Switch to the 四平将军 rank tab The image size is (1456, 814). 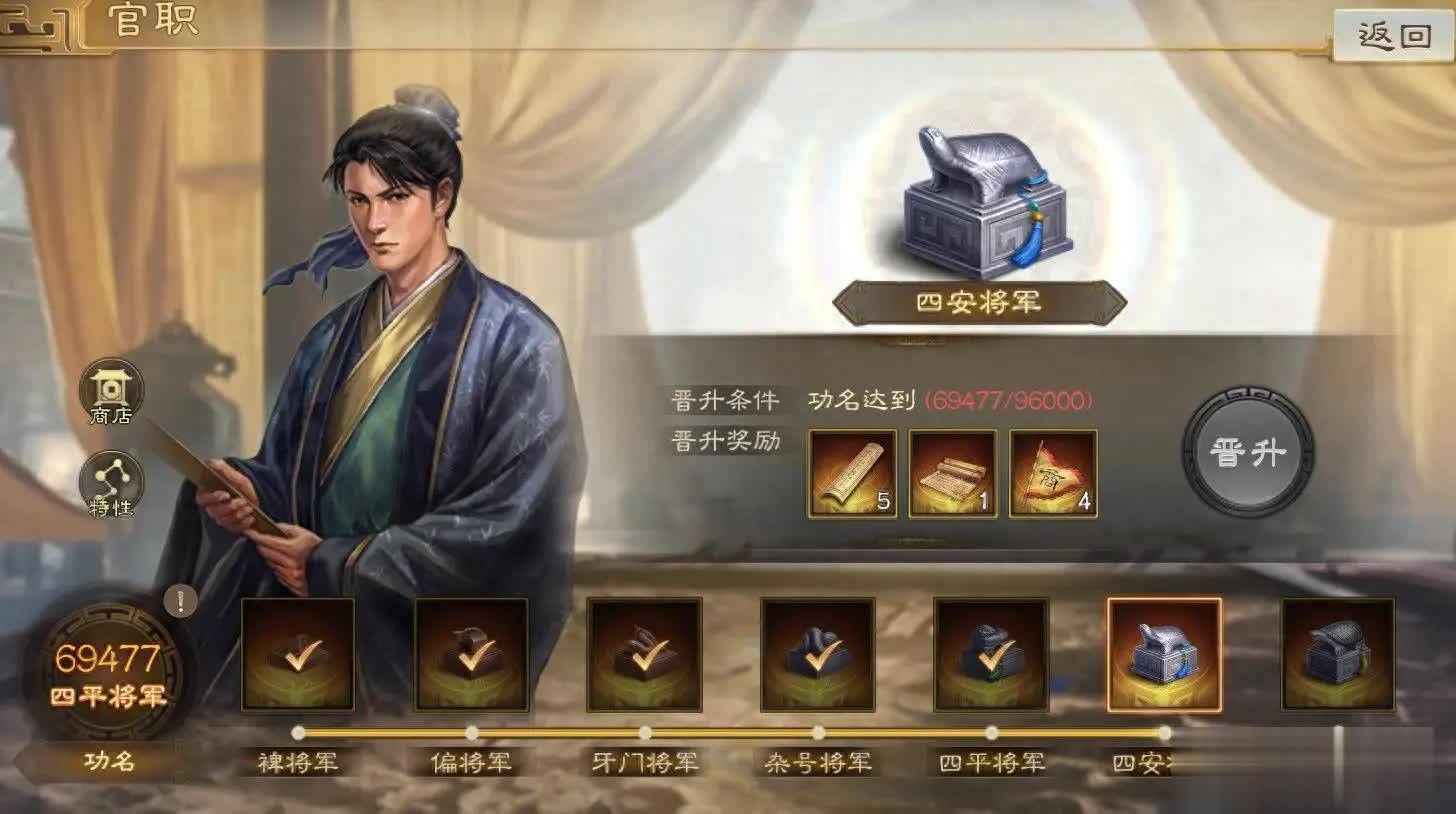[991, 763]
